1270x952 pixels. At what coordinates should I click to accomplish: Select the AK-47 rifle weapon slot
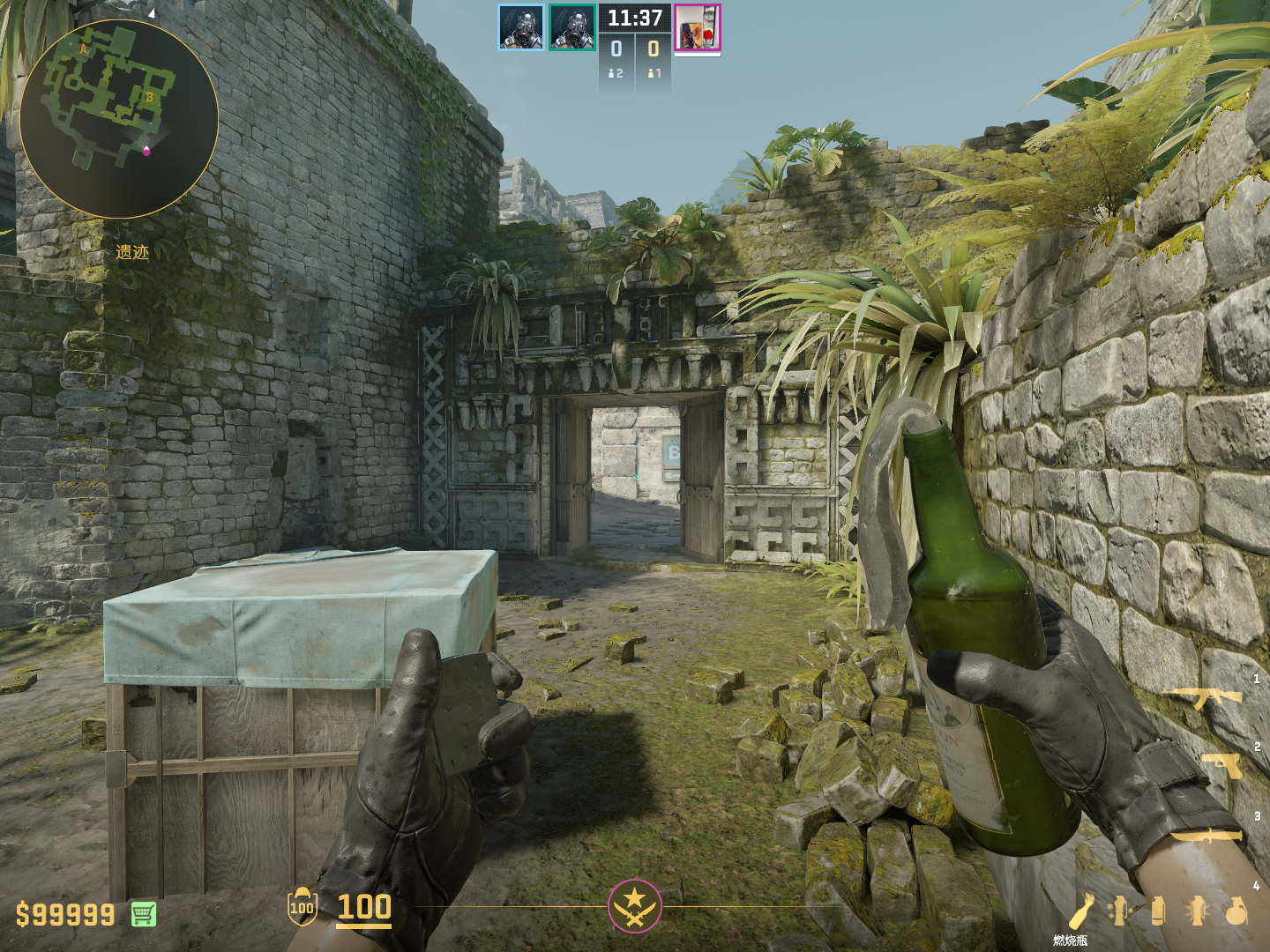pos(1203,697)
